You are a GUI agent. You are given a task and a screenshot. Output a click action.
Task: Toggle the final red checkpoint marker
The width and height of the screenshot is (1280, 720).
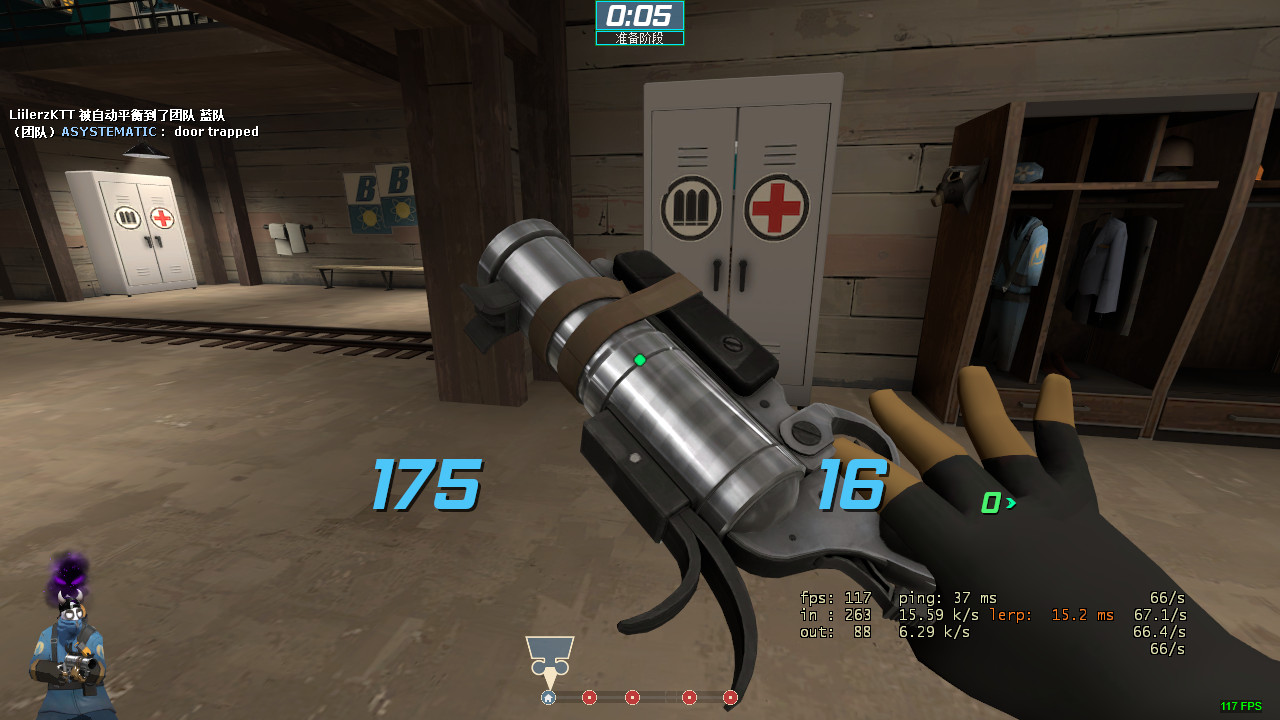point(730,697)
